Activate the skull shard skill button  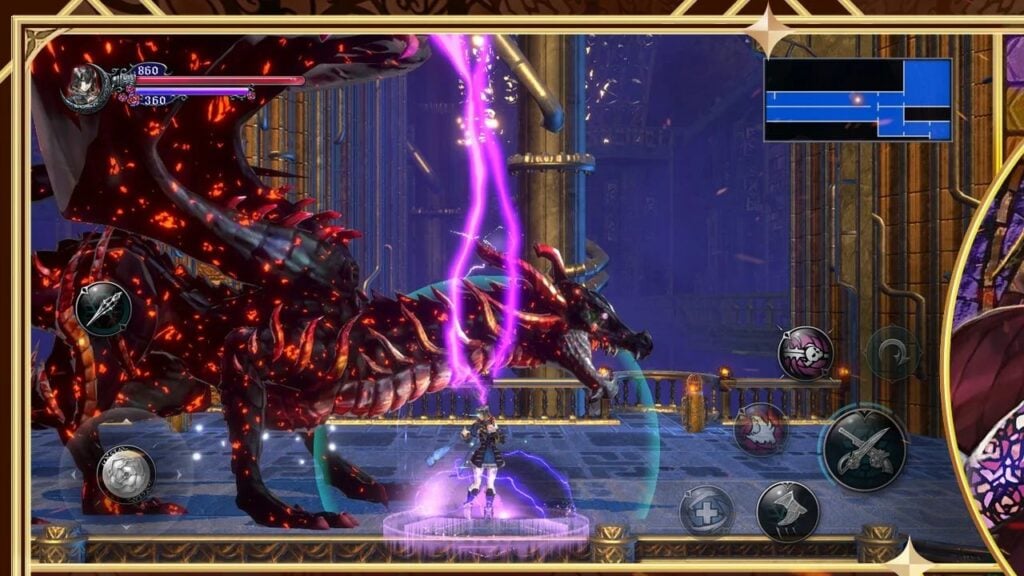point(805,353)
